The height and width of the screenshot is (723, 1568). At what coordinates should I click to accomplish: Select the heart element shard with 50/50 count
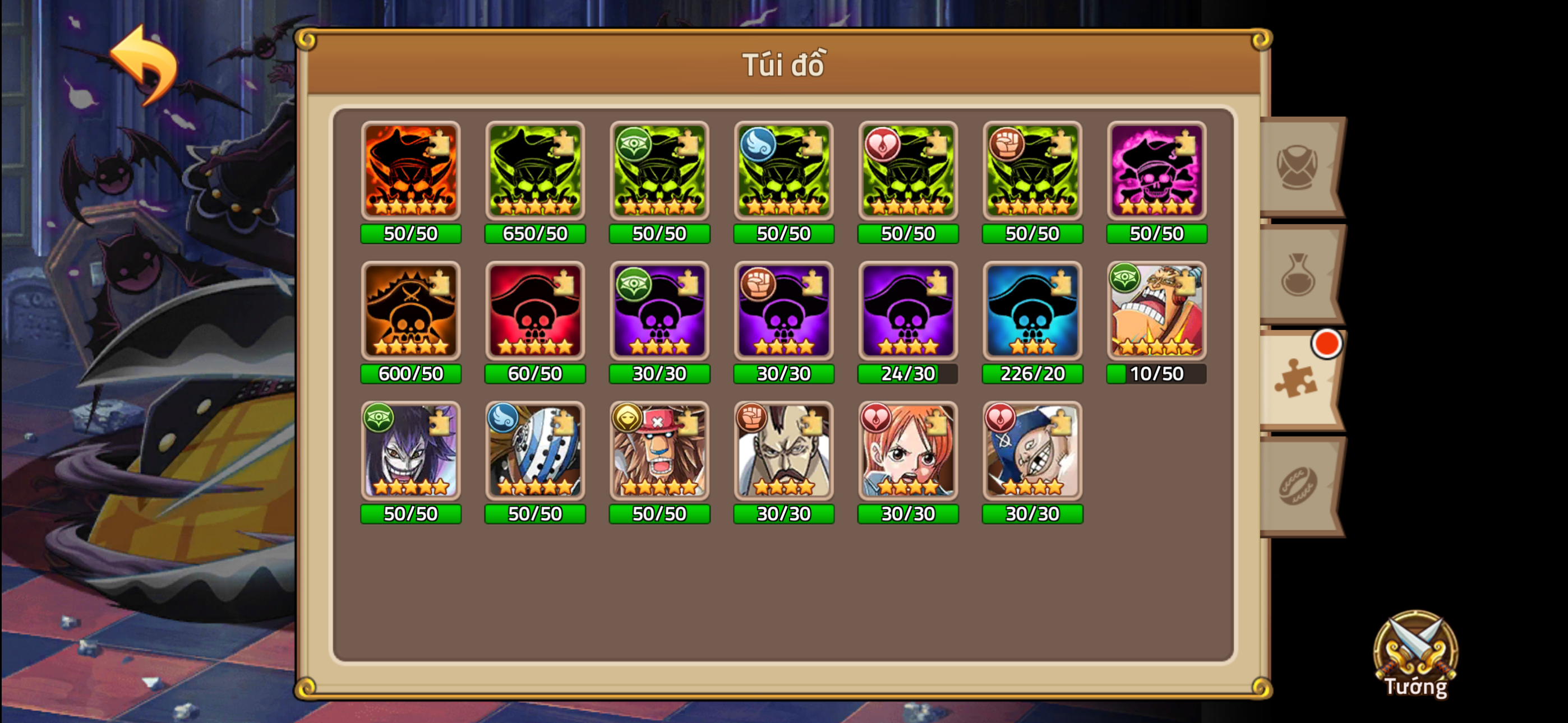(x=907, y=170)
